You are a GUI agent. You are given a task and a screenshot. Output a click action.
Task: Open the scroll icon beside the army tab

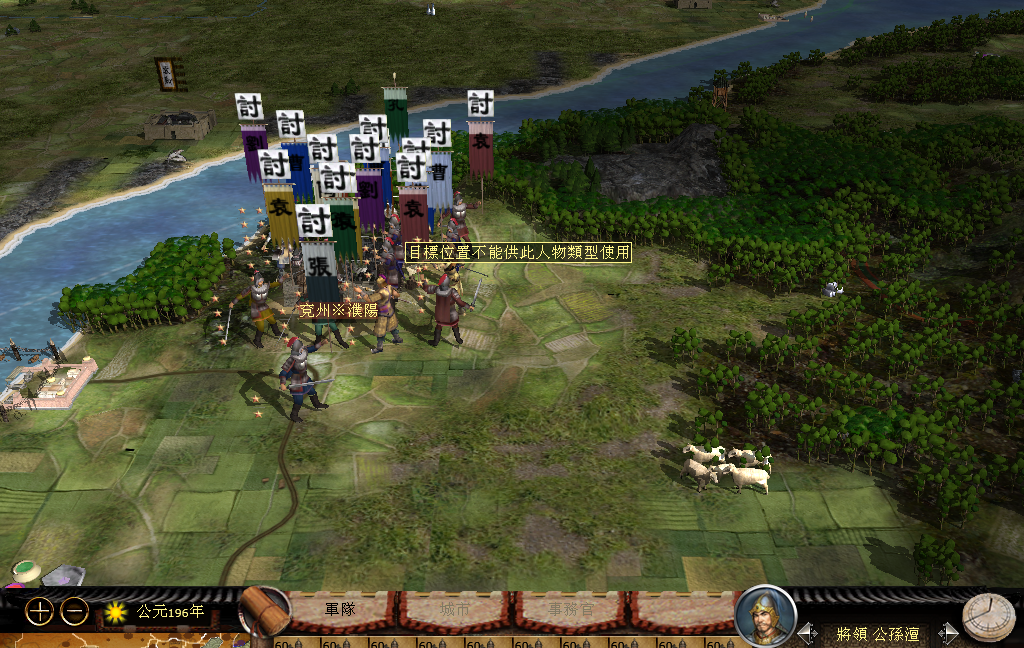click(264, 610)
